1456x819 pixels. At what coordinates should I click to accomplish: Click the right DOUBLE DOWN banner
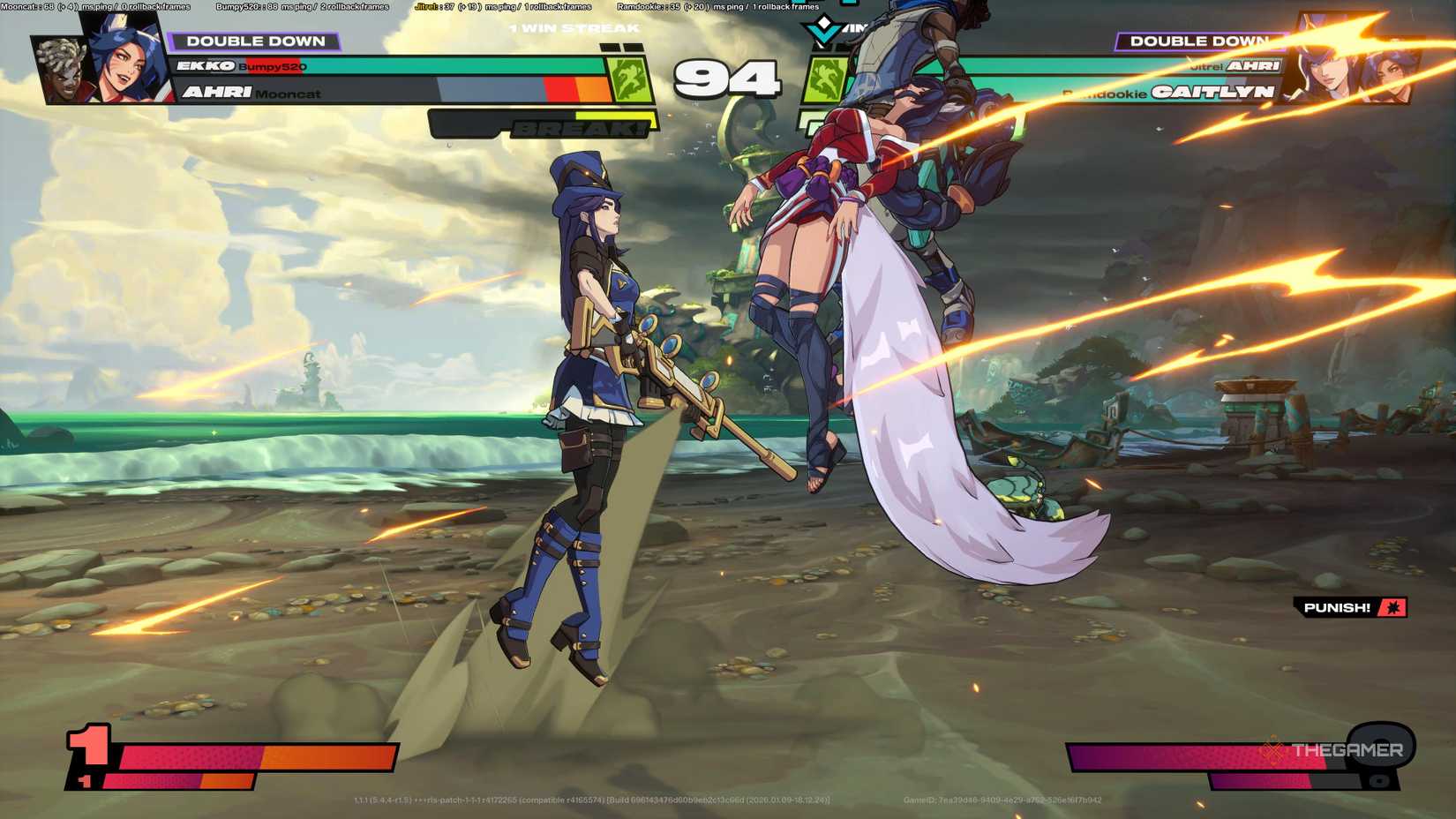pyautogui.click(x=1199, y=41)
